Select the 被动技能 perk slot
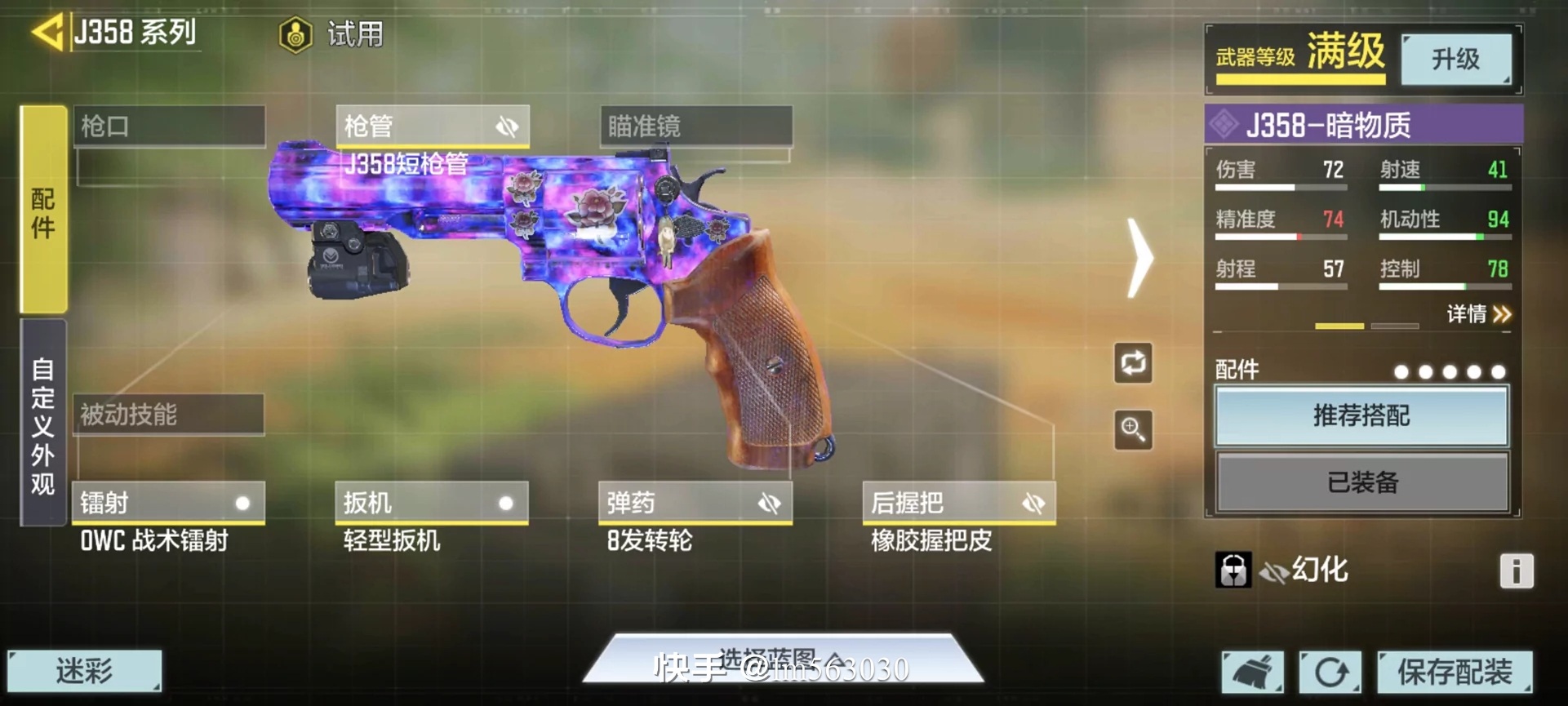 point(169,415)
